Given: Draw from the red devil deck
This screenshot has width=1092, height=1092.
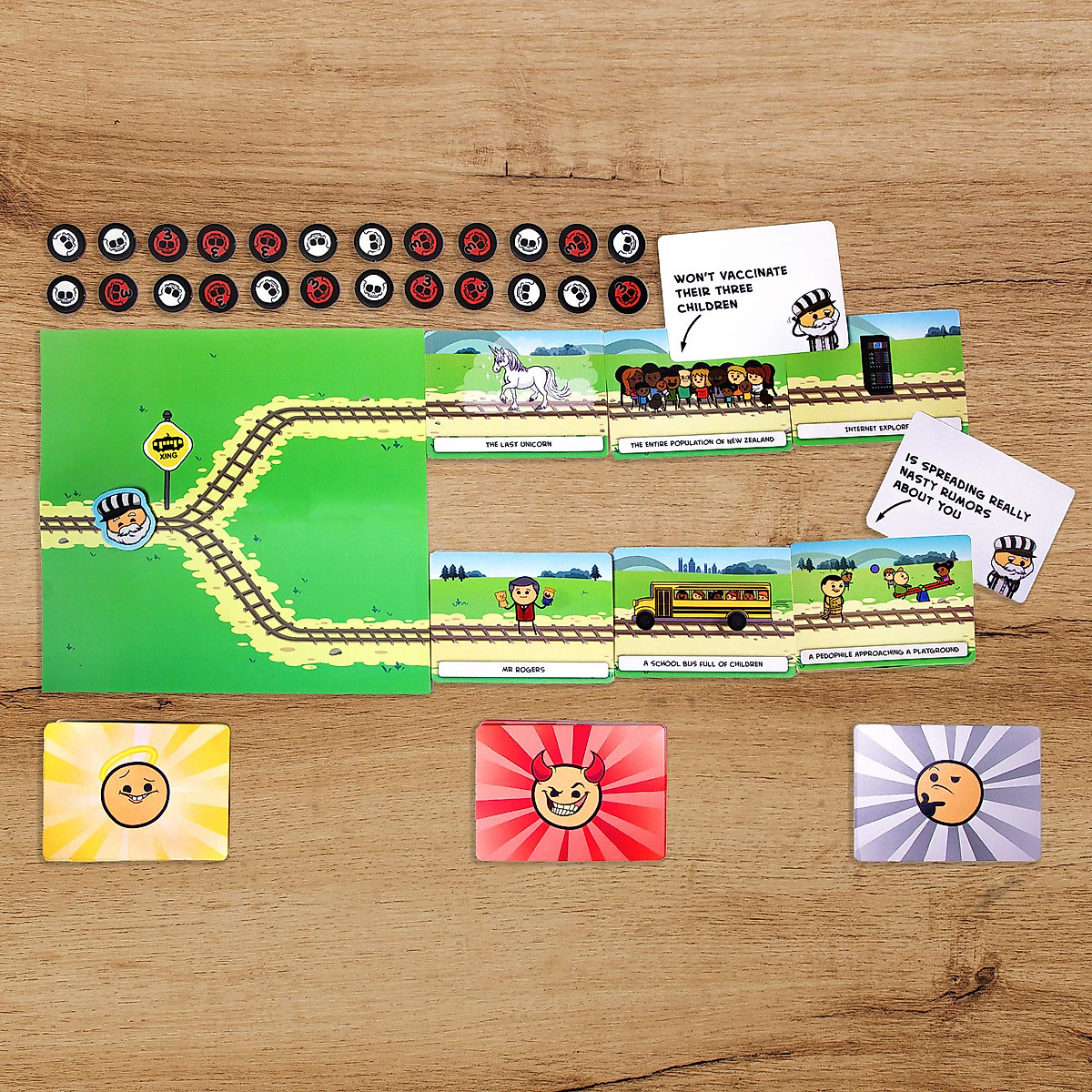Looking at the screenshot, I should point(571,792).
